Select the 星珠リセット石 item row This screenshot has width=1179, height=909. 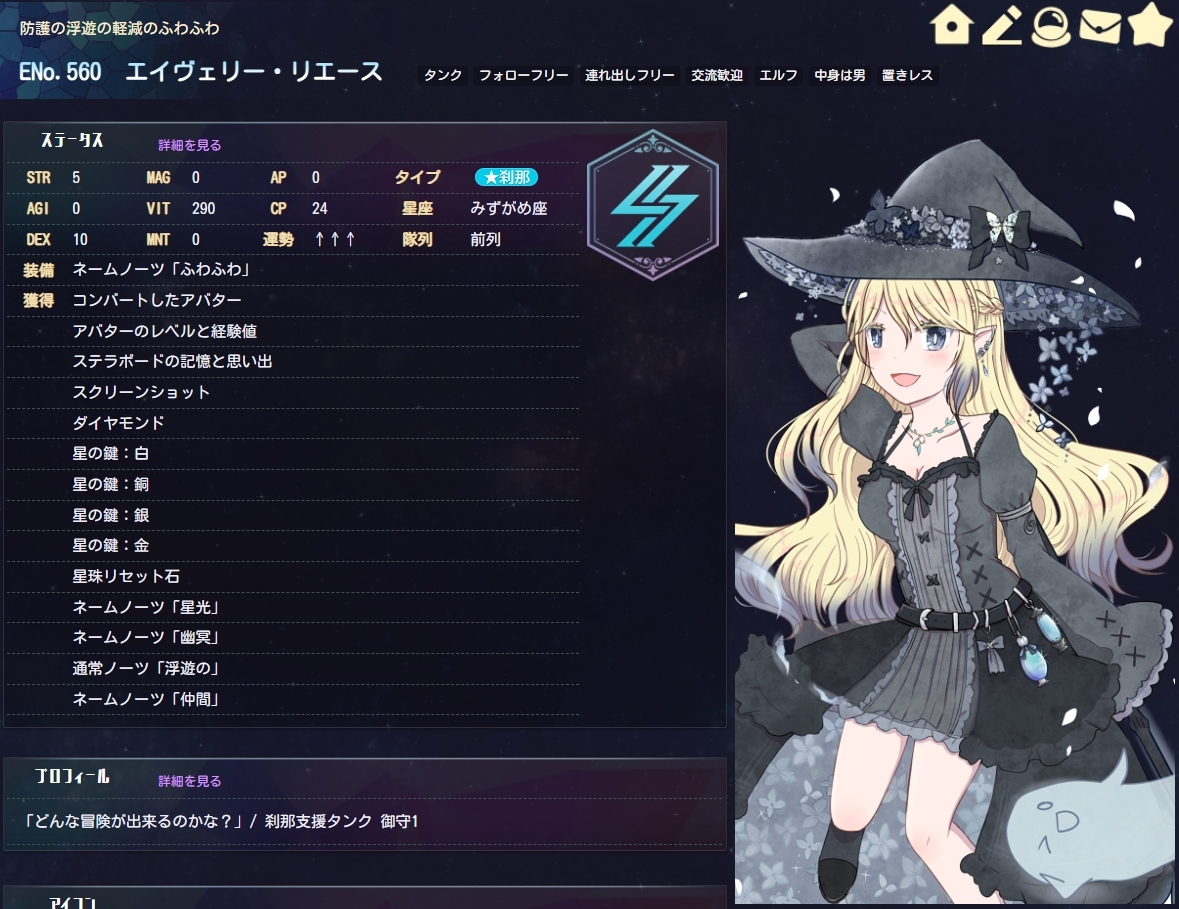(x=126, y=577)
